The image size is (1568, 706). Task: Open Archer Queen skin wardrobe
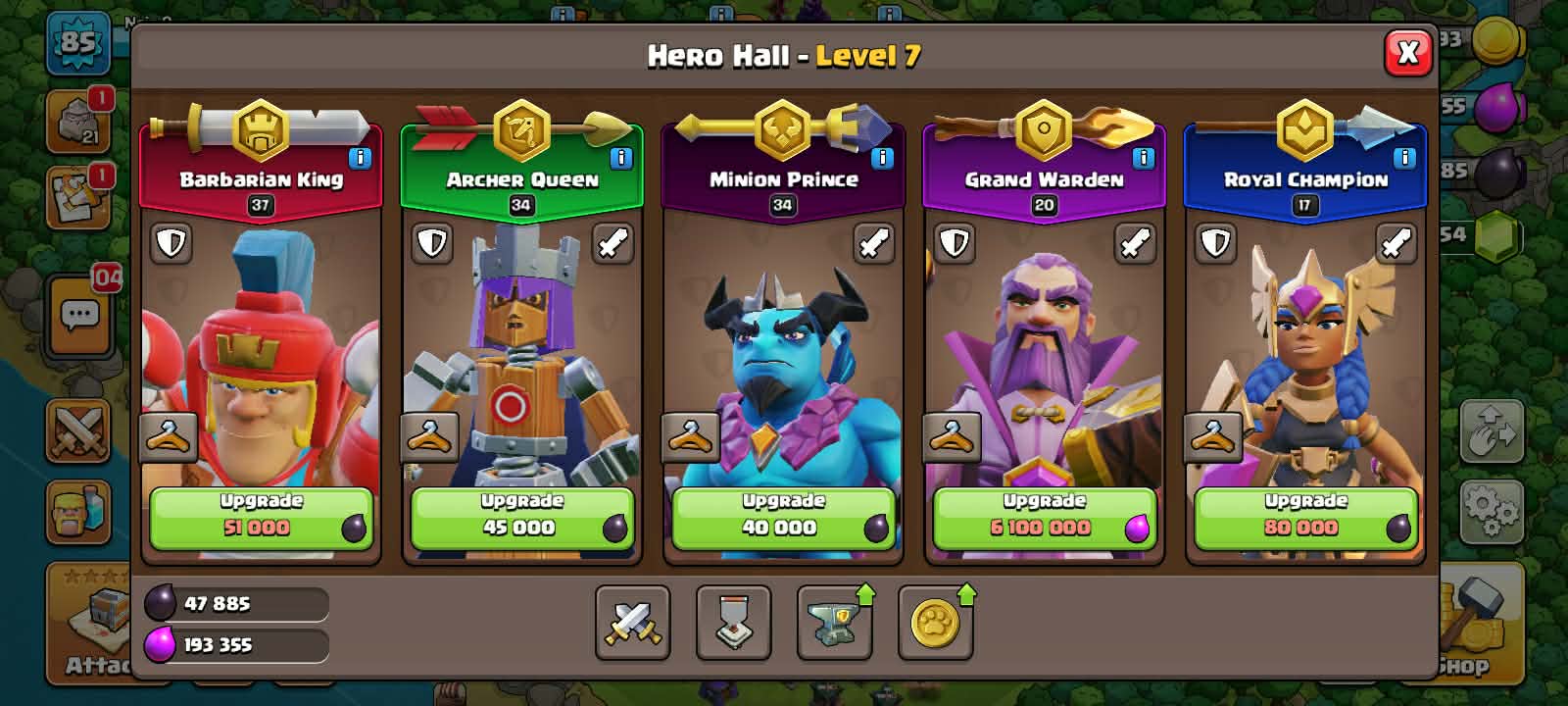pyautogui.click(x=428, y=437)
